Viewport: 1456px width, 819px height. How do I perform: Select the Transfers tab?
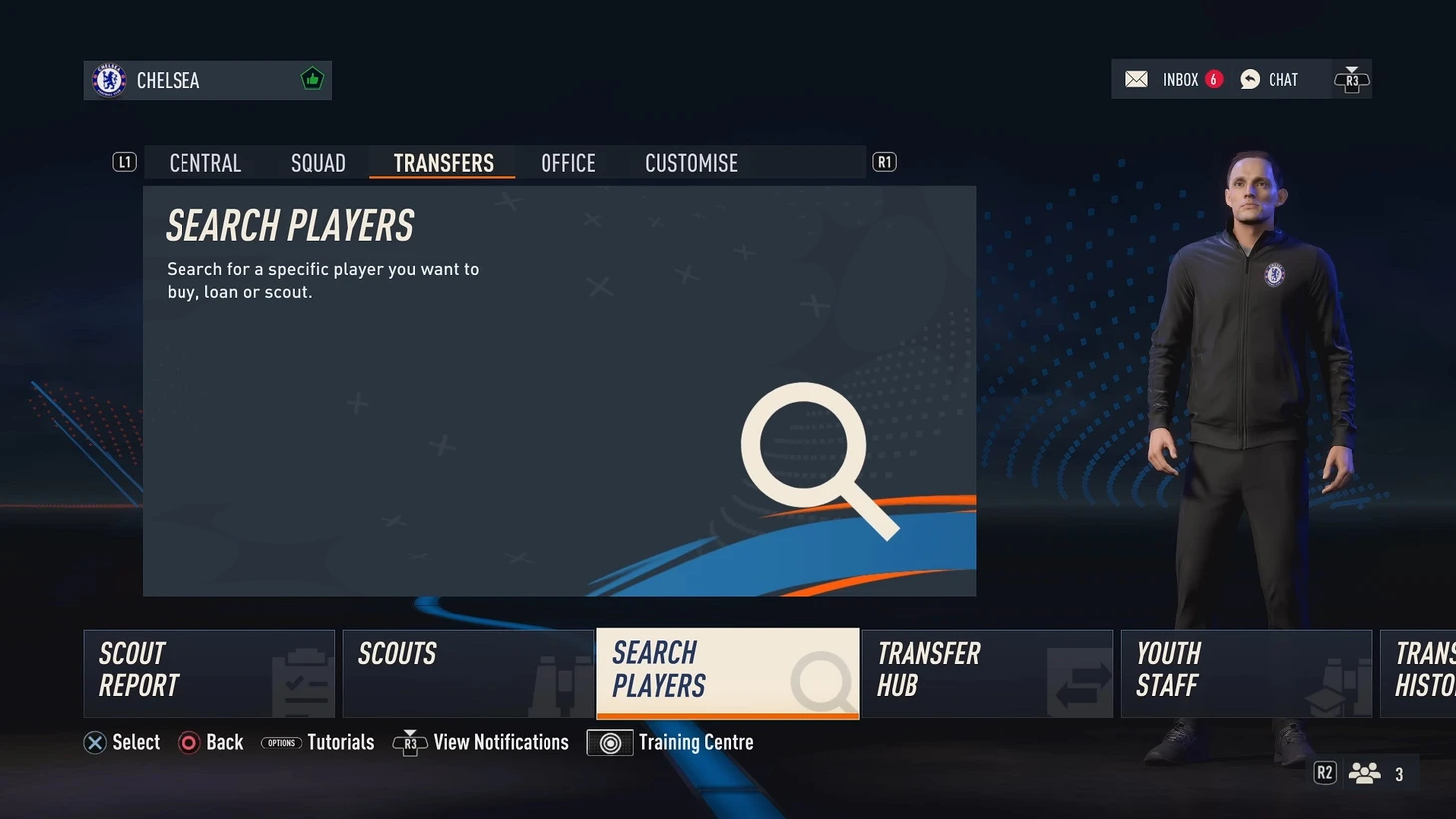[443, 163]
